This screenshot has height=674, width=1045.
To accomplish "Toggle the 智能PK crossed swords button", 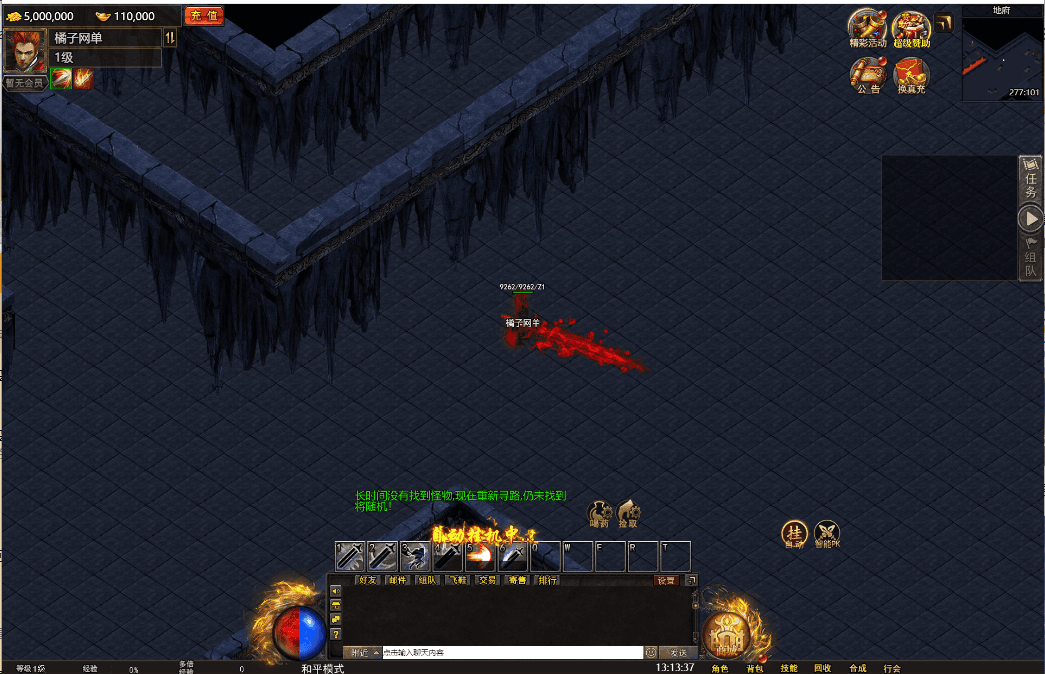I will click(827, 533).
